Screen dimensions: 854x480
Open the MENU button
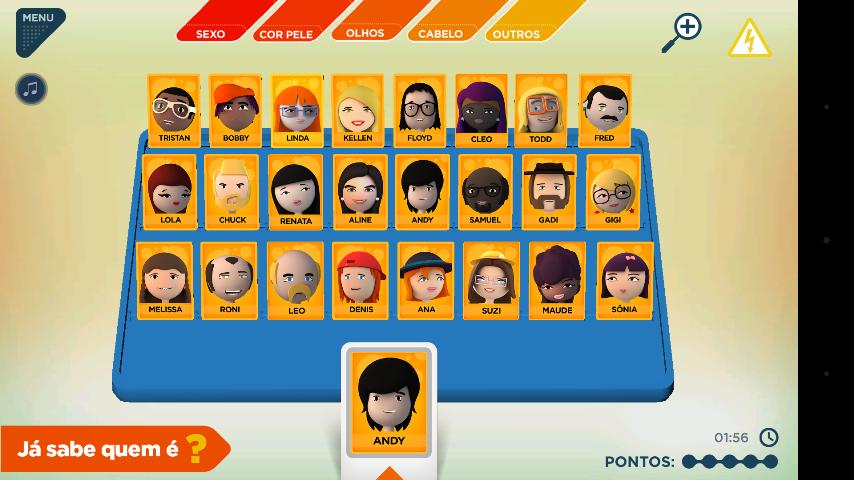coord(39,28)
